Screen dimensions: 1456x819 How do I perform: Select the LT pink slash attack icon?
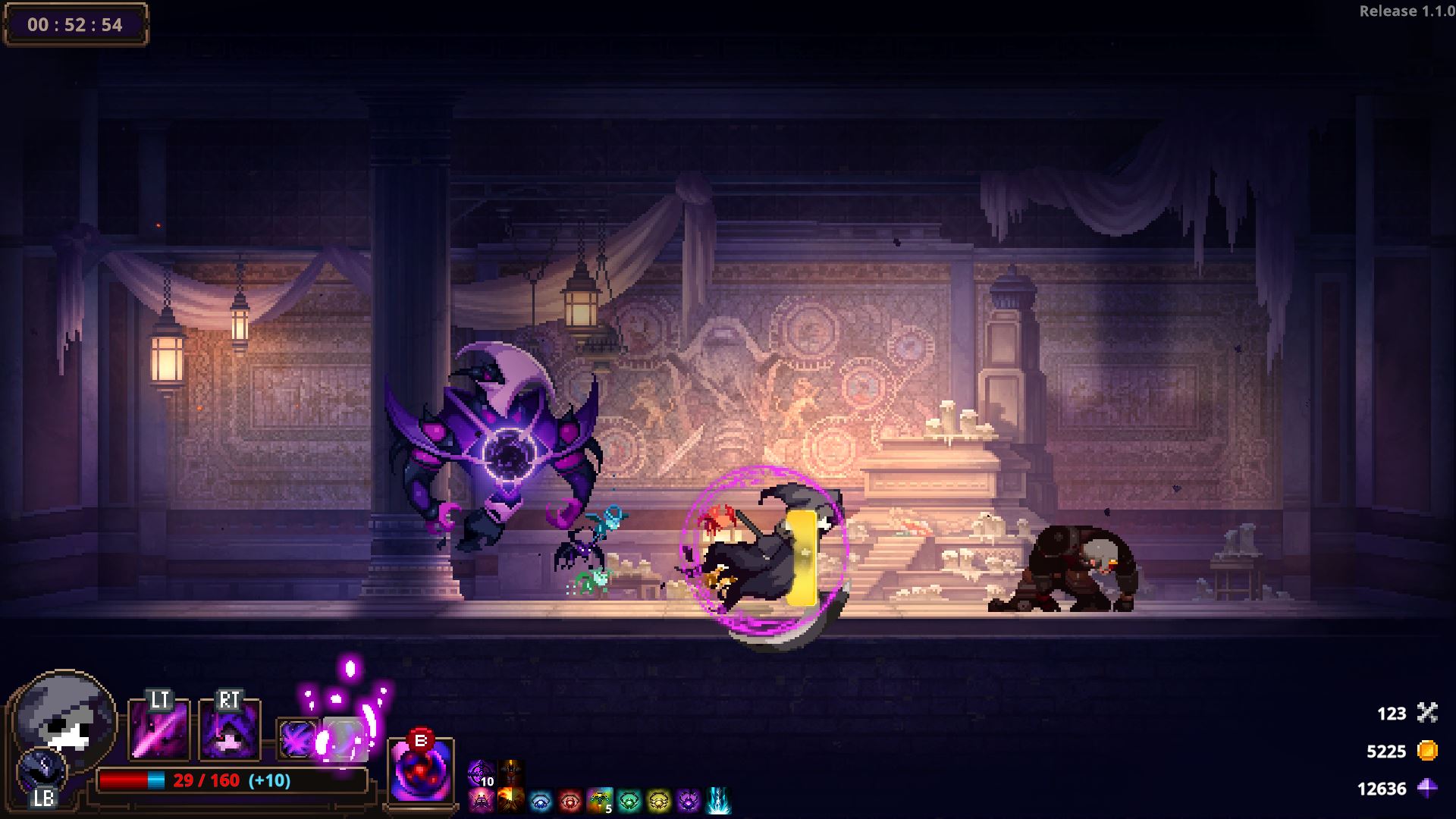(158, 729)
